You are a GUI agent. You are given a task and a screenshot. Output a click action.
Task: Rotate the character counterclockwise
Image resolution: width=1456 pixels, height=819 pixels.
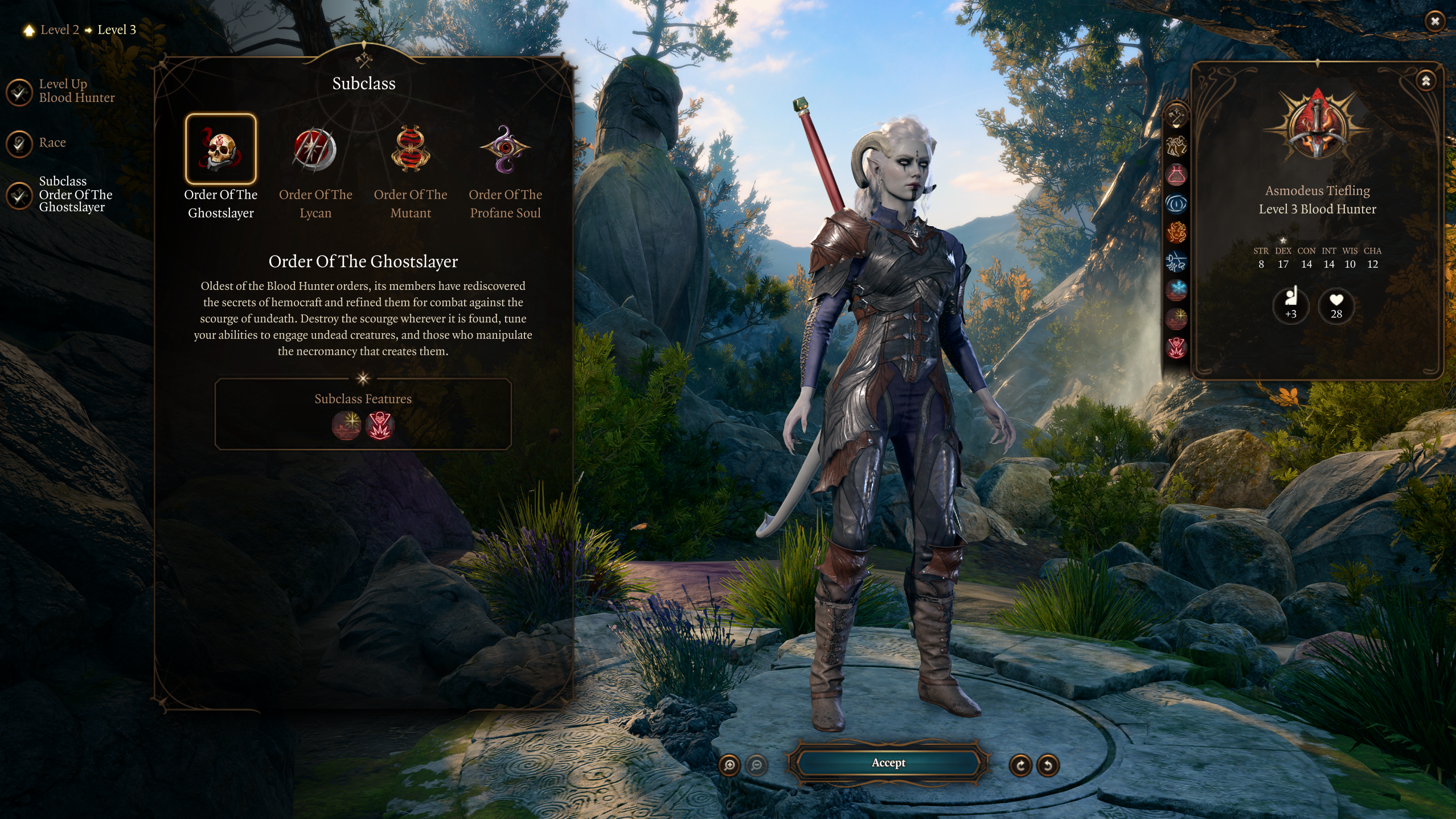click(1048, 765)
